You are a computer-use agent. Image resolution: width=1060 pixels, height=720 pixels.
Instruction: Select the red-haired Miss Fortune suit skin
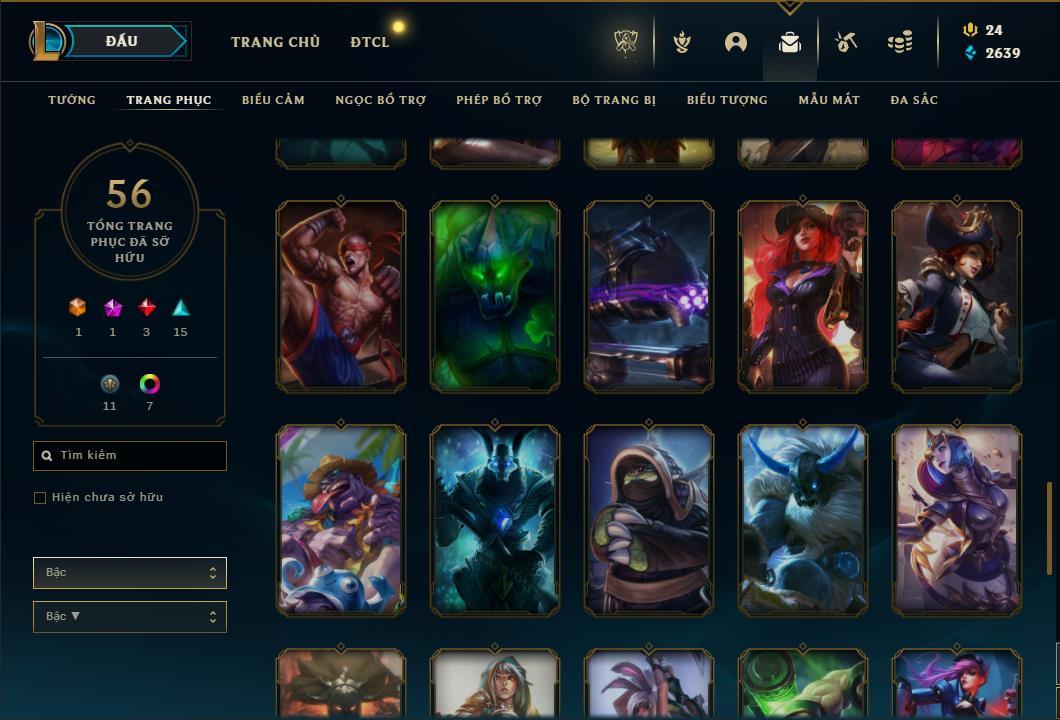803,296
